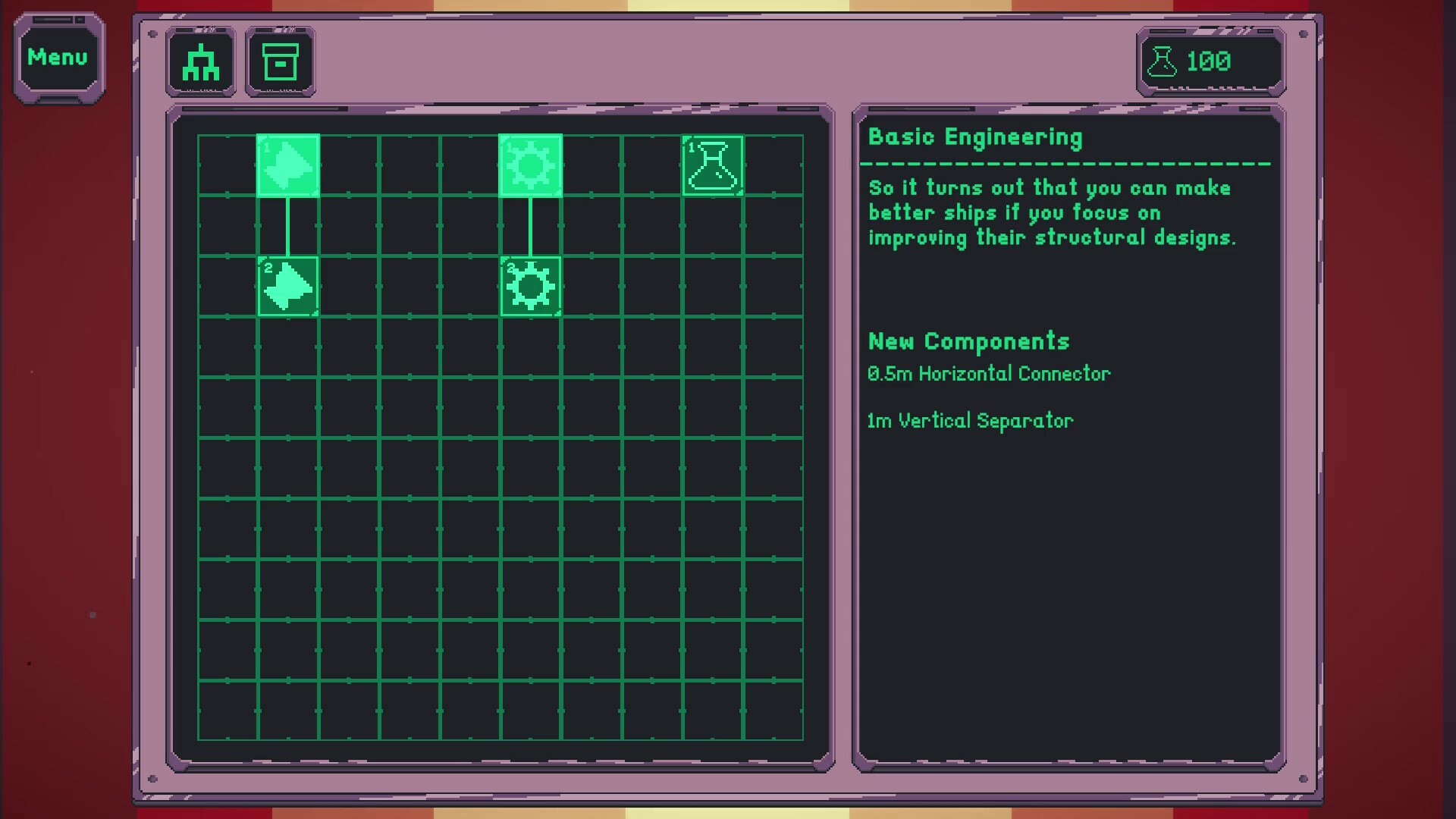Toggle selection of the bright gear node
1456x819 pixels.
click(x=530, y=165)
